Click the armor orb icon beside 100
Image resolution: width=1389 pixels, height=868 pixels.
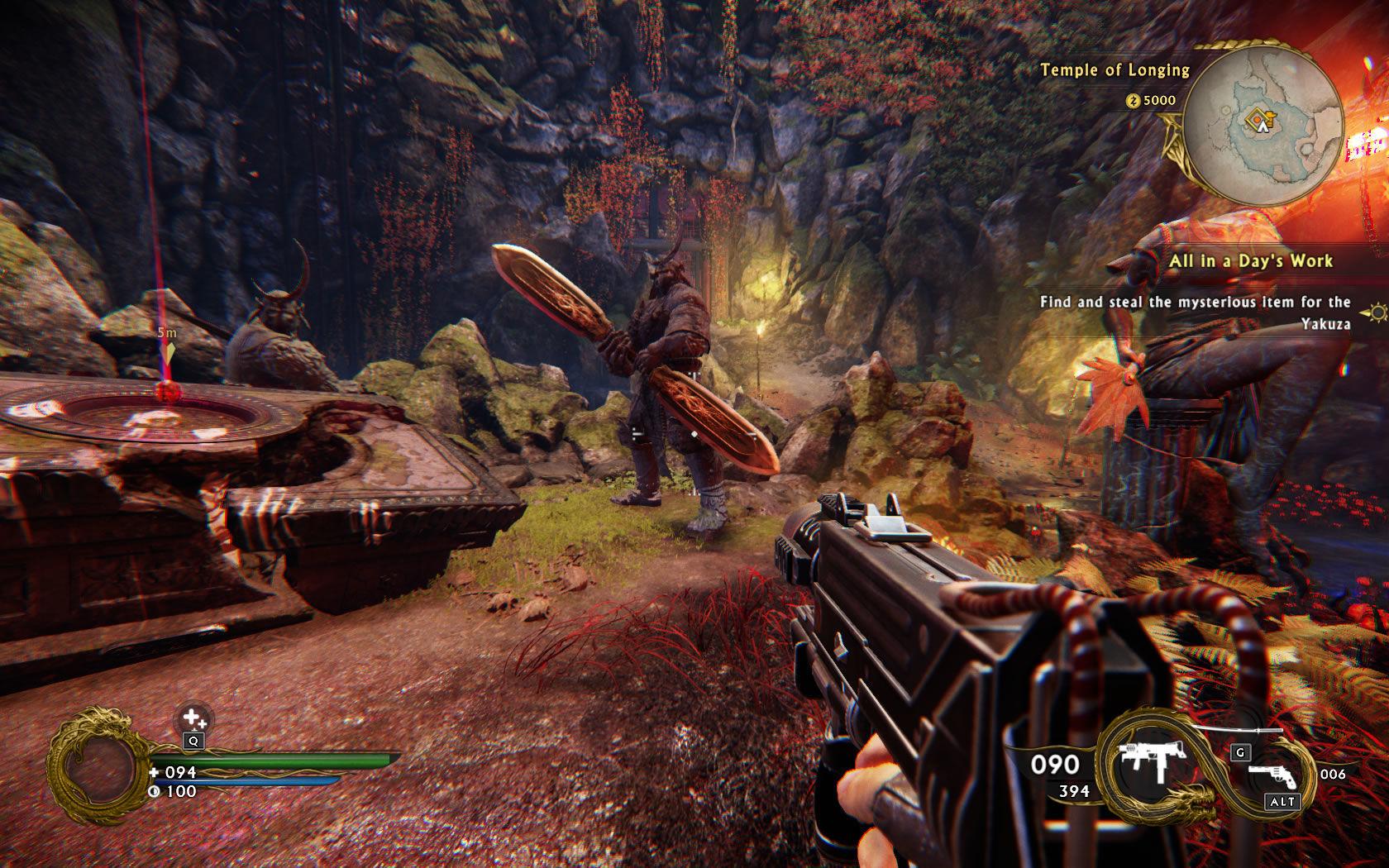coord(153,790)
